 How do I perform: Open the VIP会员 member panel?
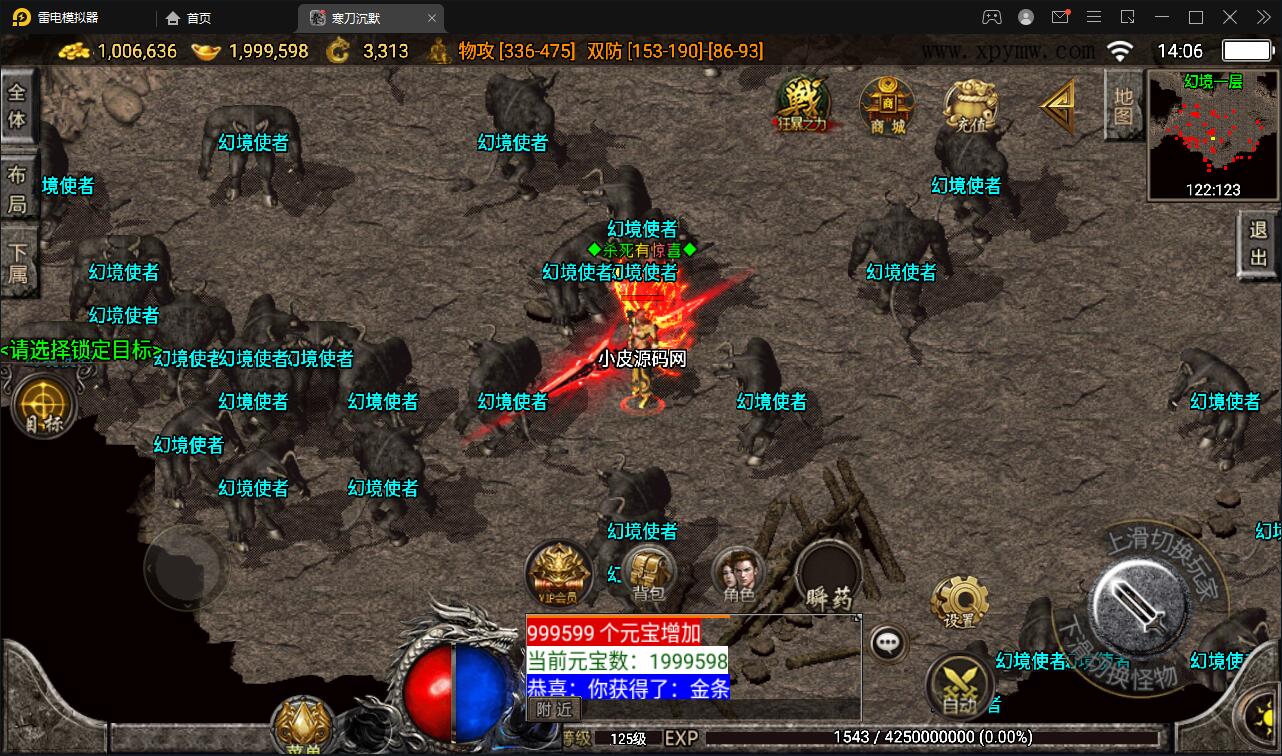tap(558, 575)
